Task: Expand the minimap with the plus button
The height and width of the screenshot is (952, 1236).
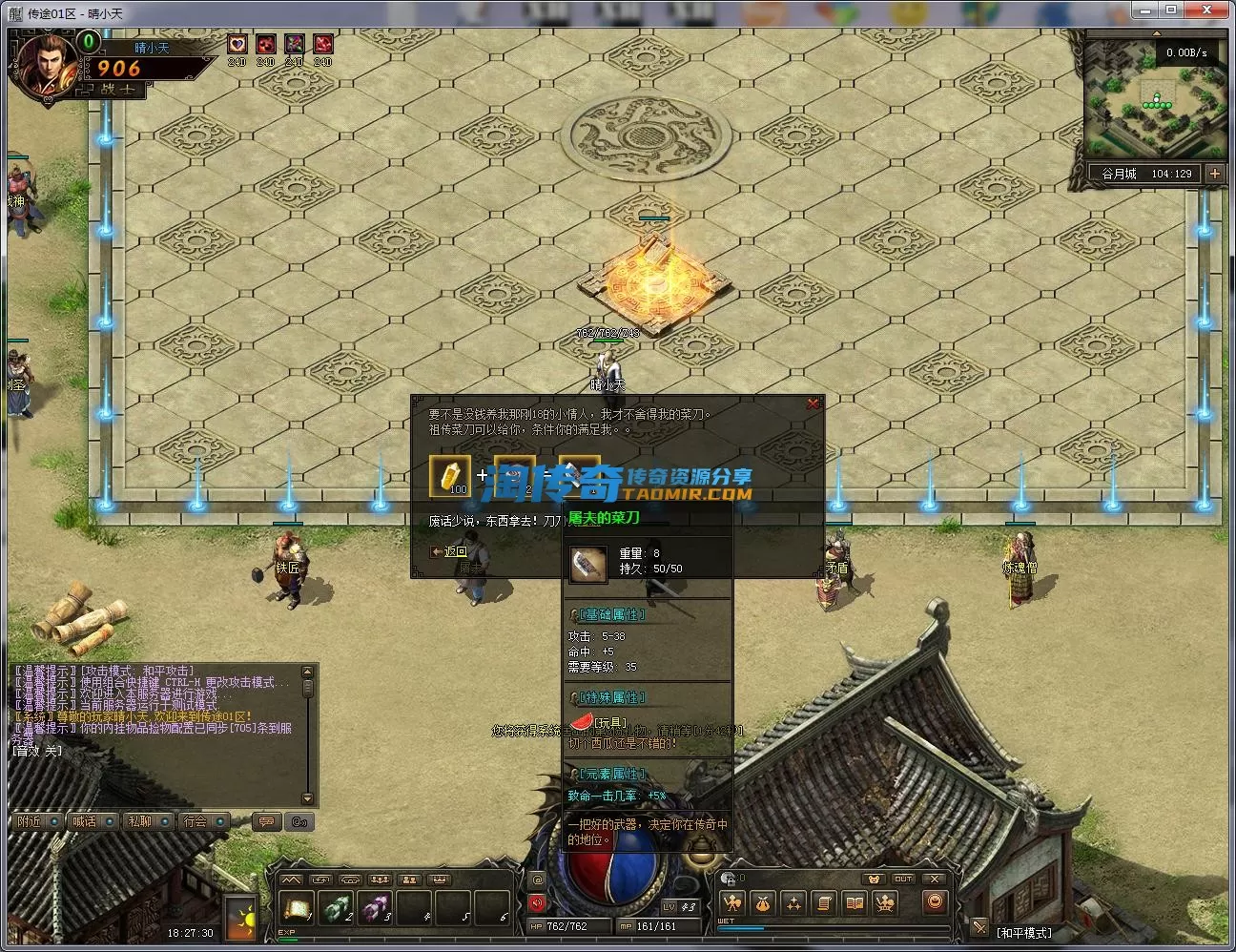Action: [x=1214, y=174]
